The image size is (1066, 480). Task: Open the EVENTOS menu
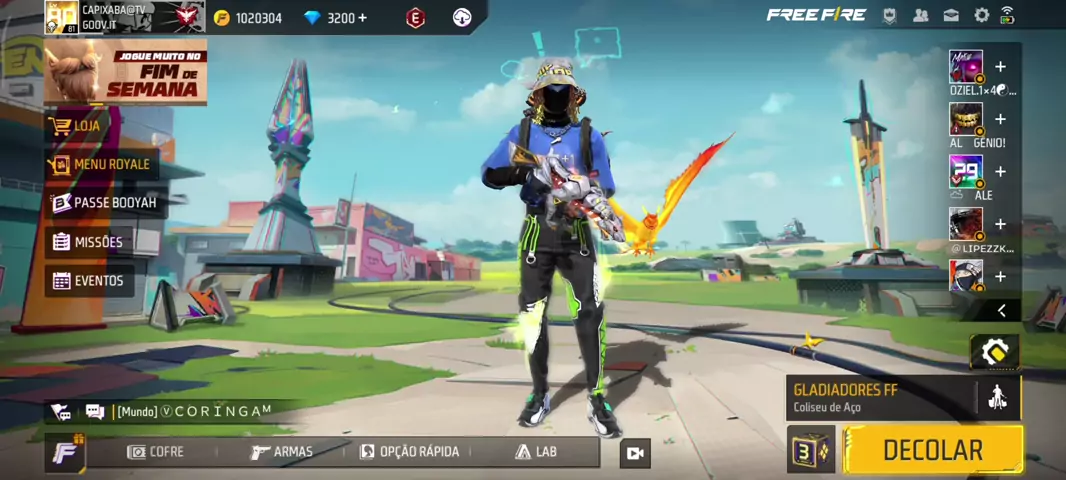coord(90,281)
